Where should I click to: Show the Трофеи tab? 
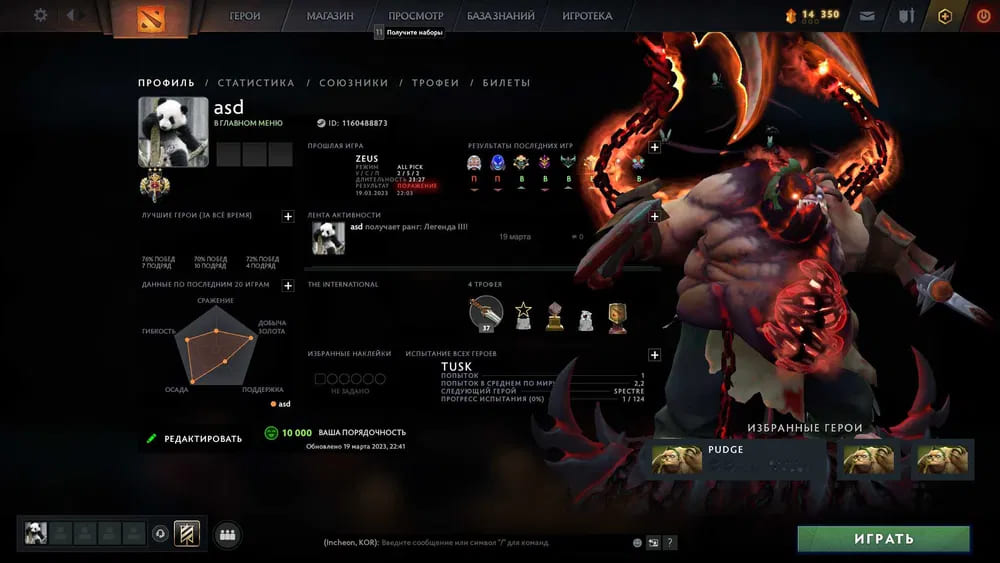click(x=435, y=83)
